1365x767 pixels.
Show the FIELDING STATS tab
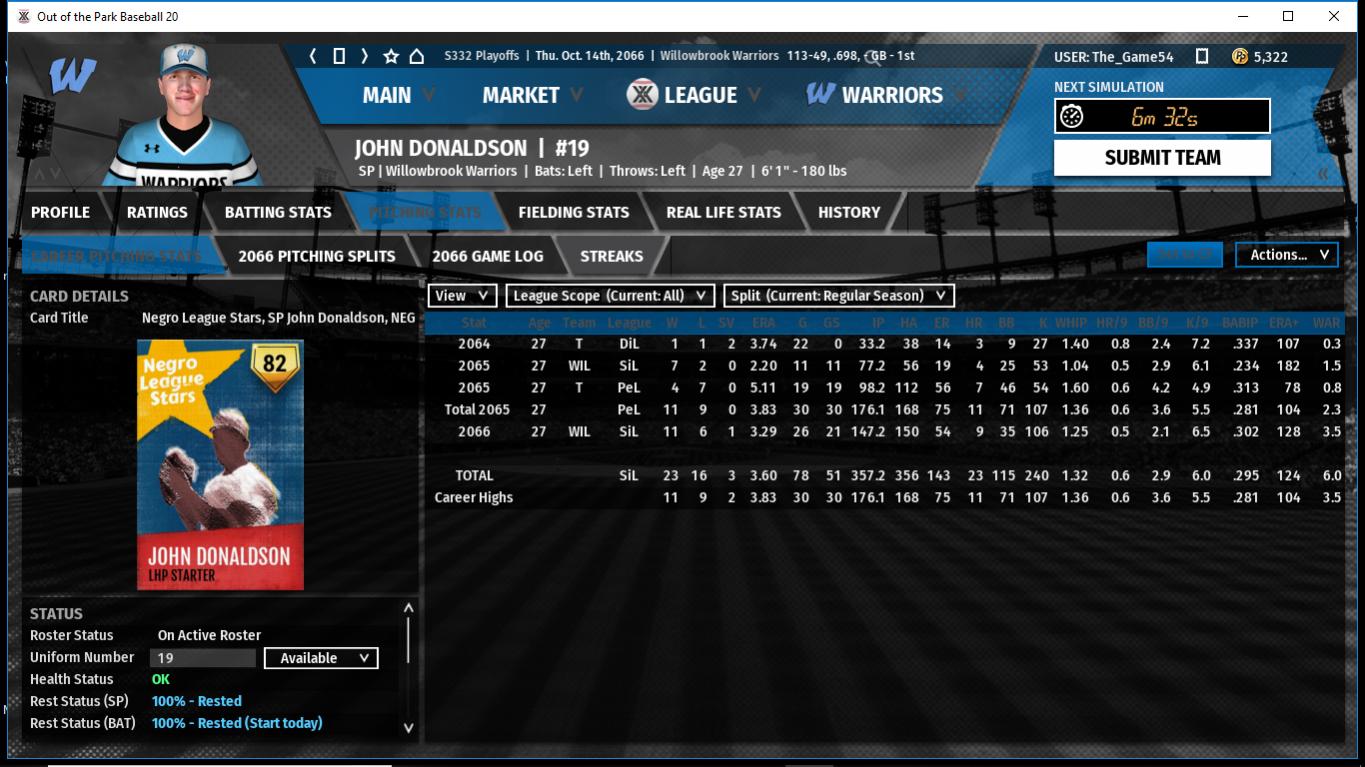(573, 212)
